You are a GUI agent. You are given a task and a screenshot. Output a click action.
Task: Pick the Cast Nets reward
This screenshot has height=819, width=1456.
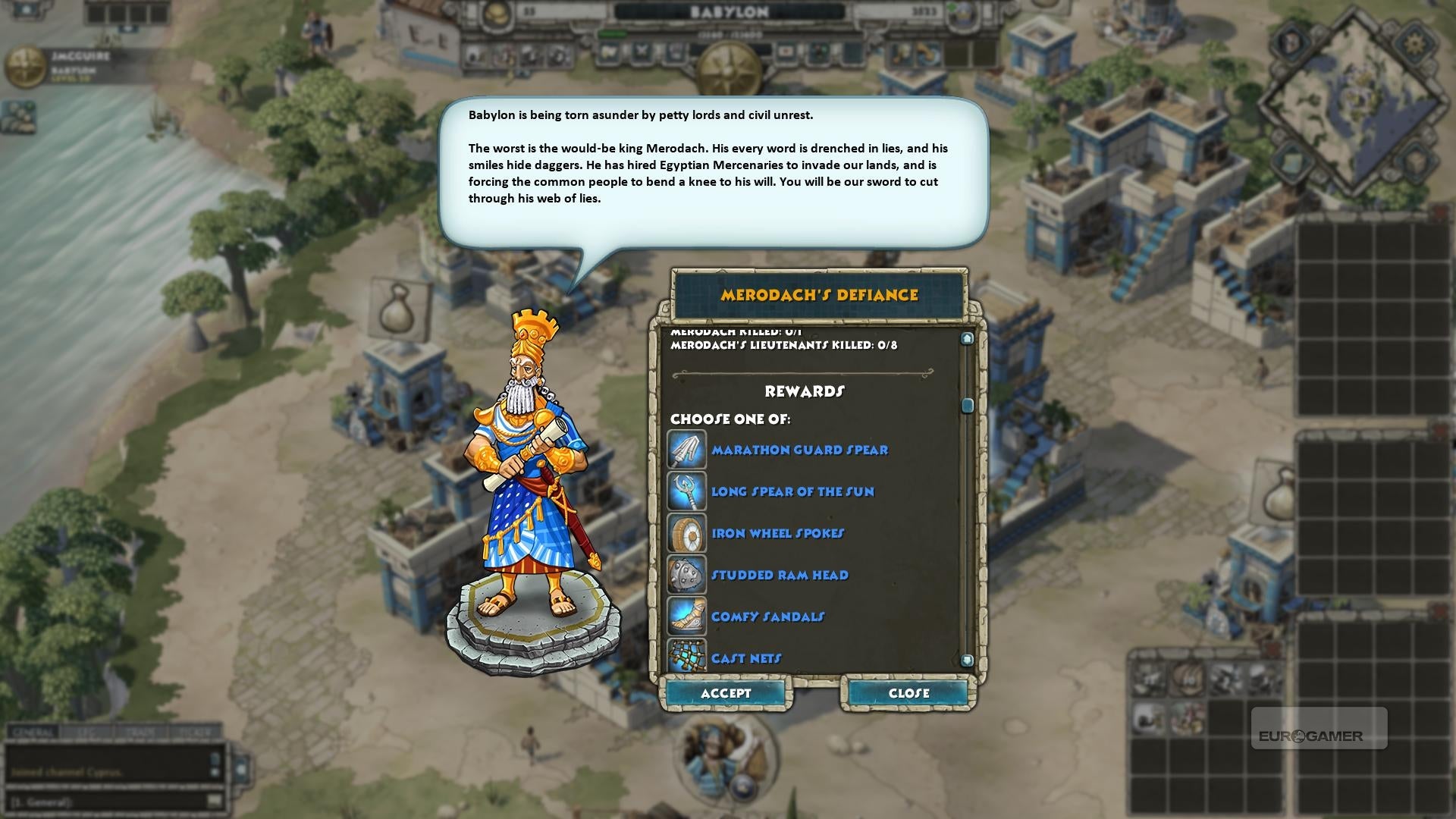coord(746,657)
